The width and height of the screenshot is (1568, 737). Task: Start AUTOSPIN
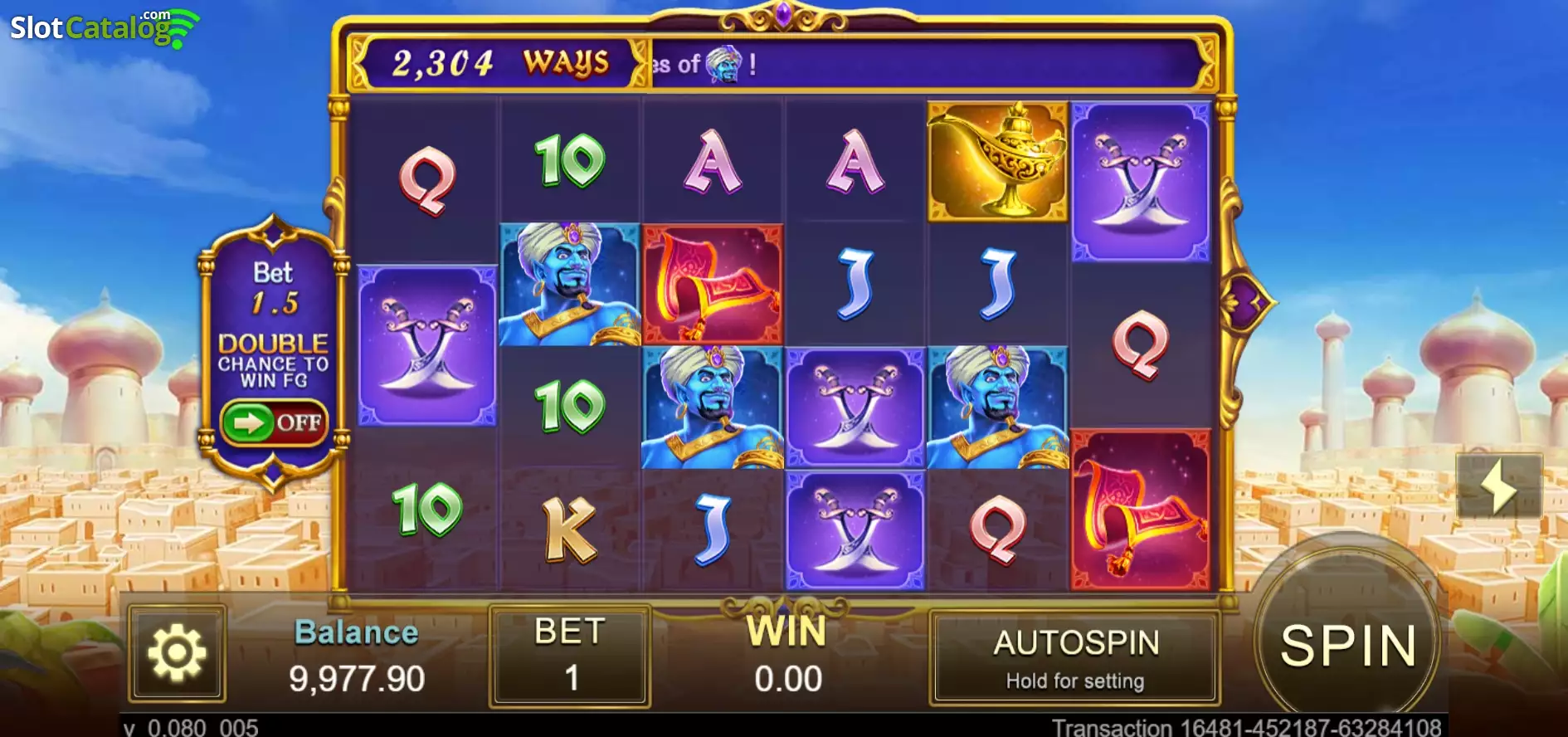point(1075,657)
